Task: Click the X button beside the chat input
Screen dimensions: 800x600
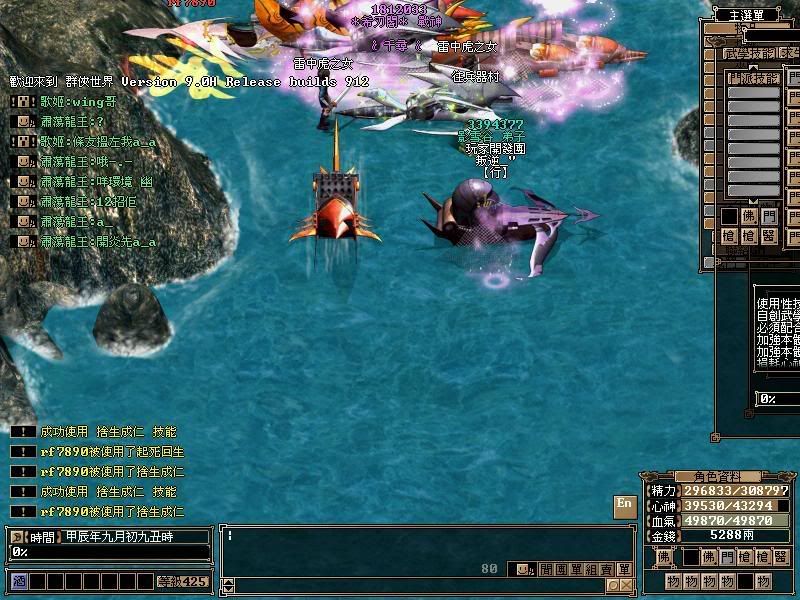Action: tap(625, 585)
